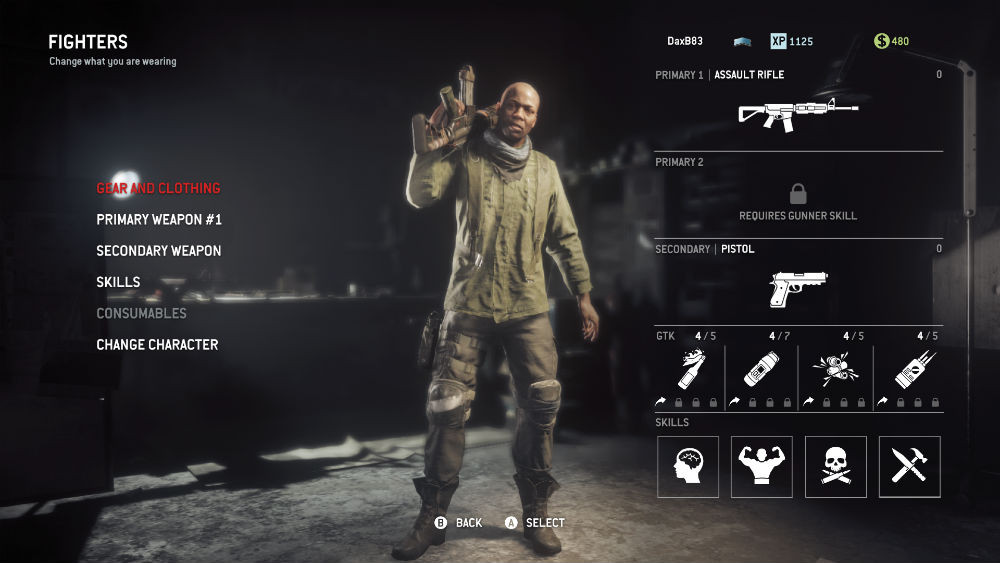Click the XP badge icon

point(778,42)
